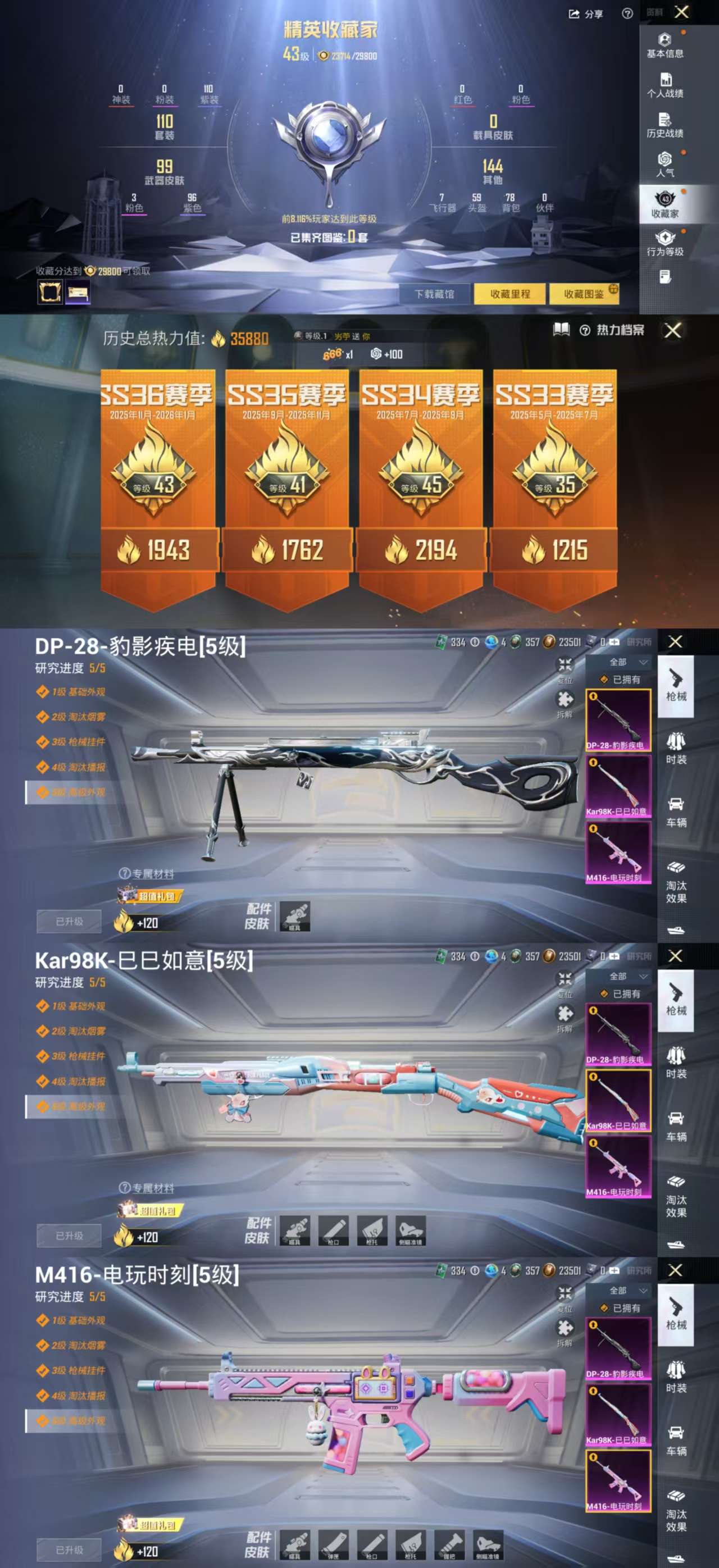The height and width of the screenshot is (1568, 719).
Task: Open the 历史战绩 history record tab
Action: coord(665,125)
